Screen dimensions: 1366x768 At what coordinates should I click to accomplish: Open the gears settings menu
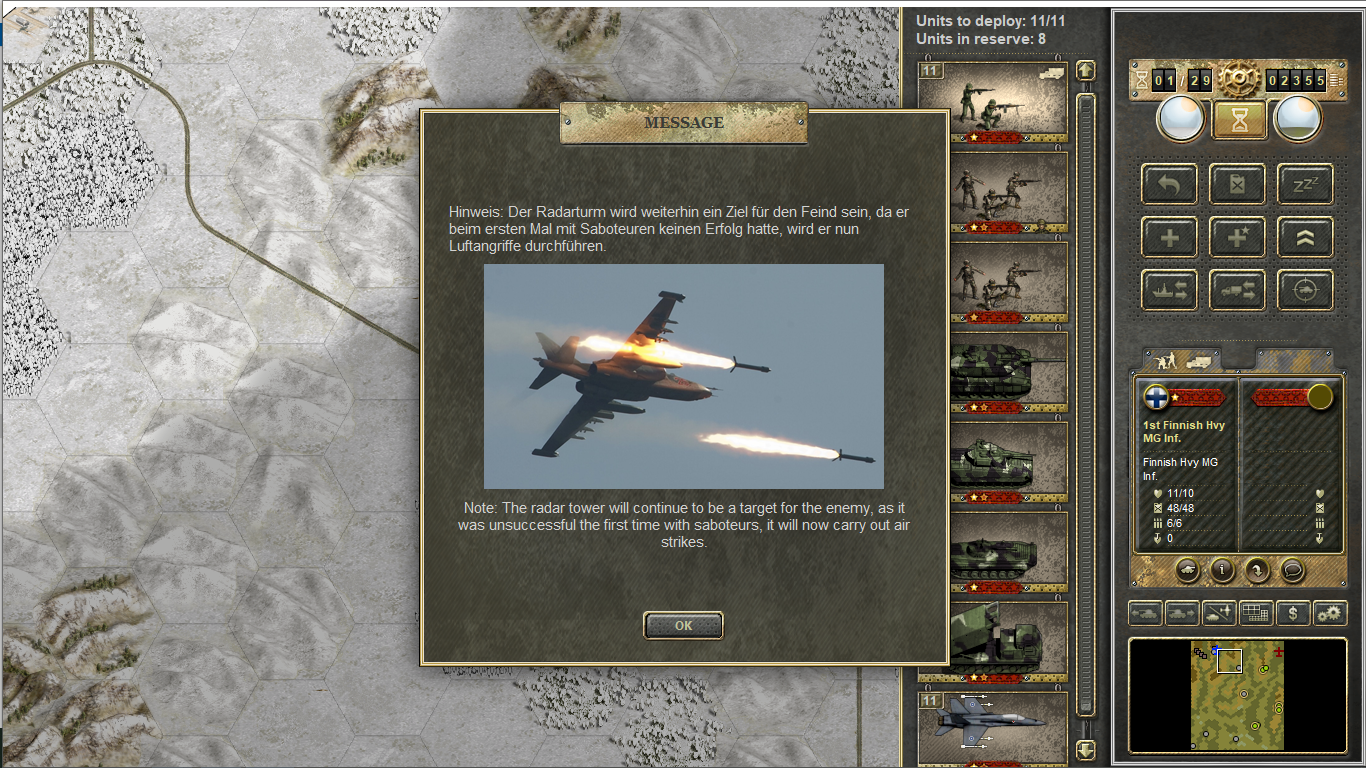[x=1330, y=613]
